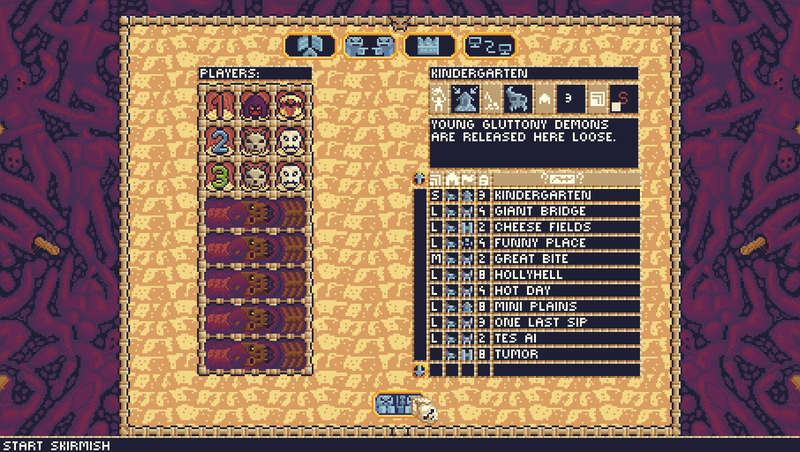
Task: Select the player 1 number badge
Action: (x=222, y=103)
